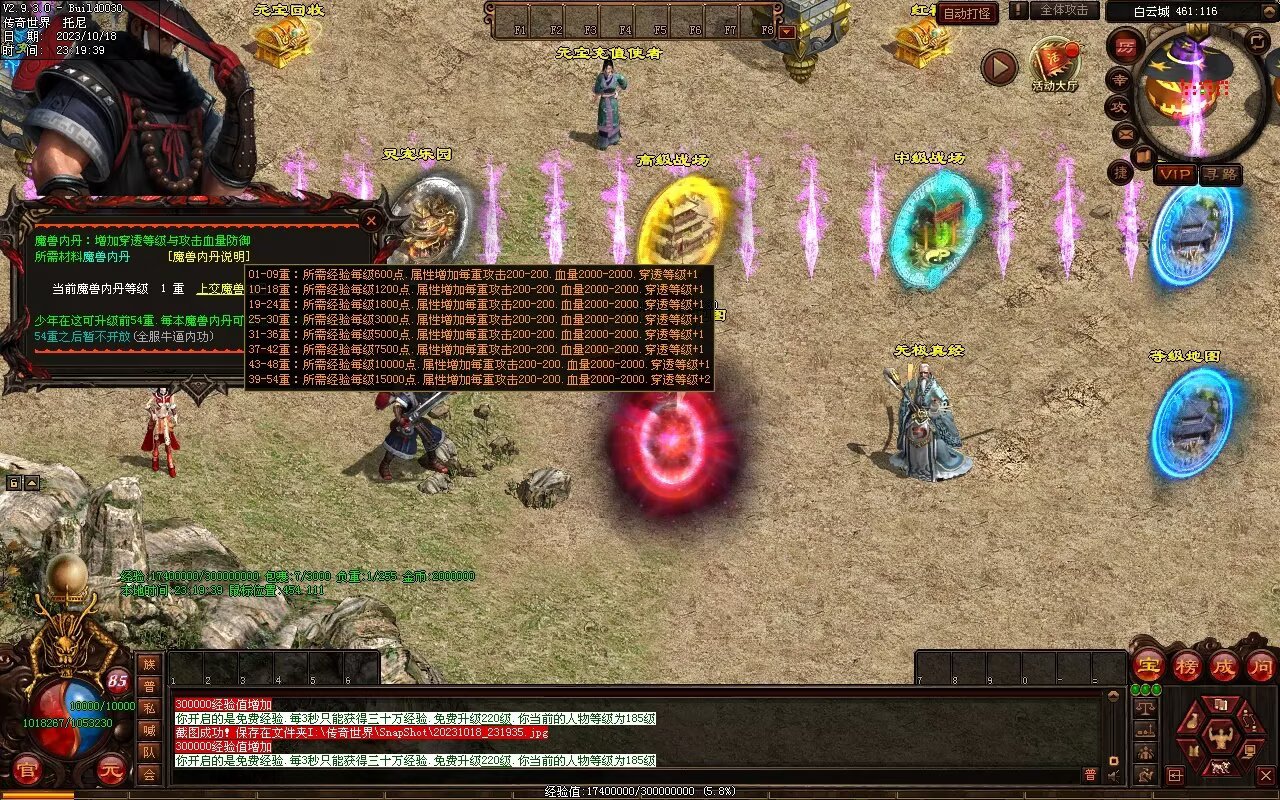1280x800 pixels.
Task: Open the 魔兽内丹说明 explanation link
Action: (209, 257)
